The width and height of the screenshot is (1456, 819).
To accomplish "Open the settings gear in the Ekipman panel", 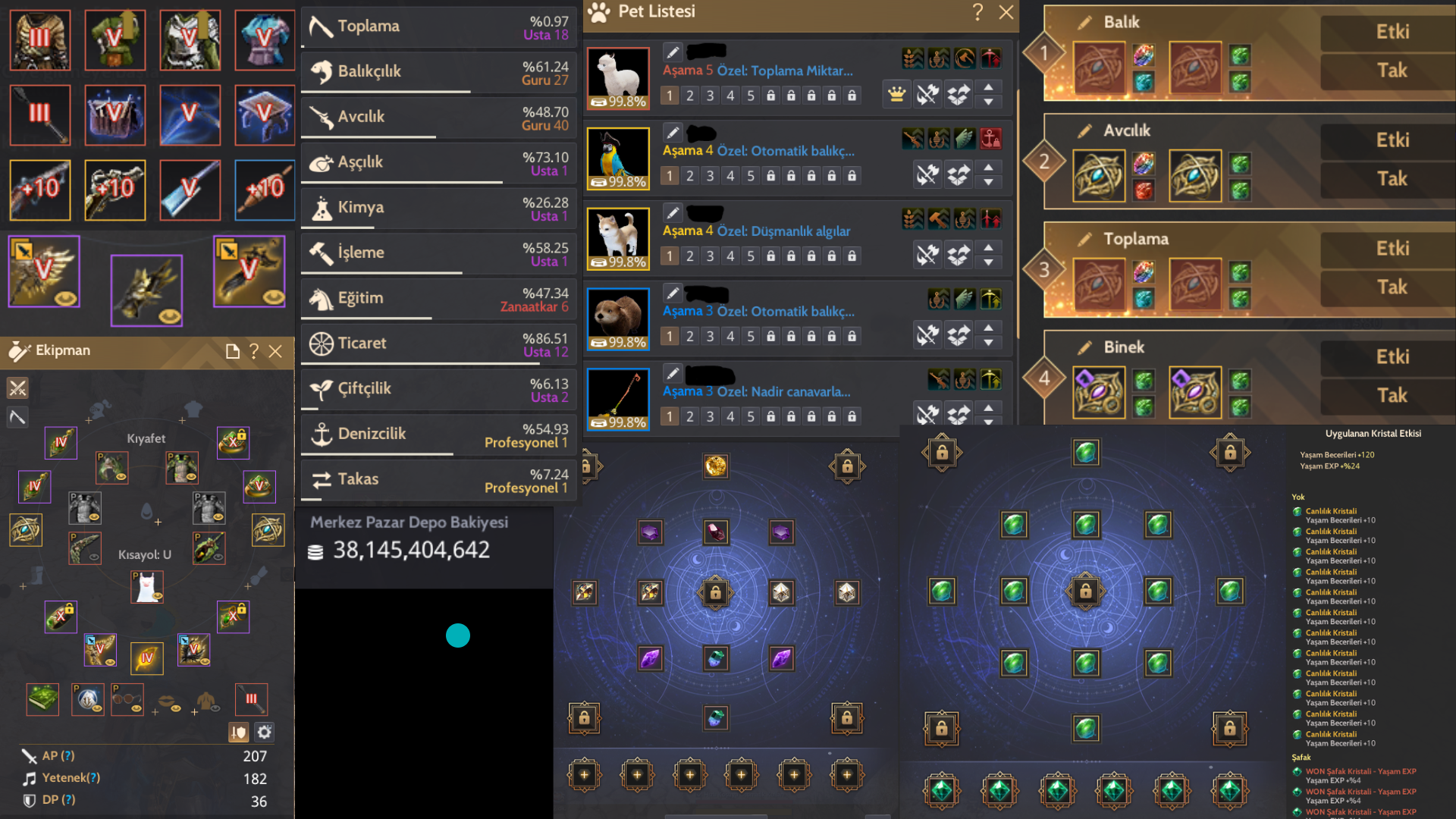I will coord(263,732).
